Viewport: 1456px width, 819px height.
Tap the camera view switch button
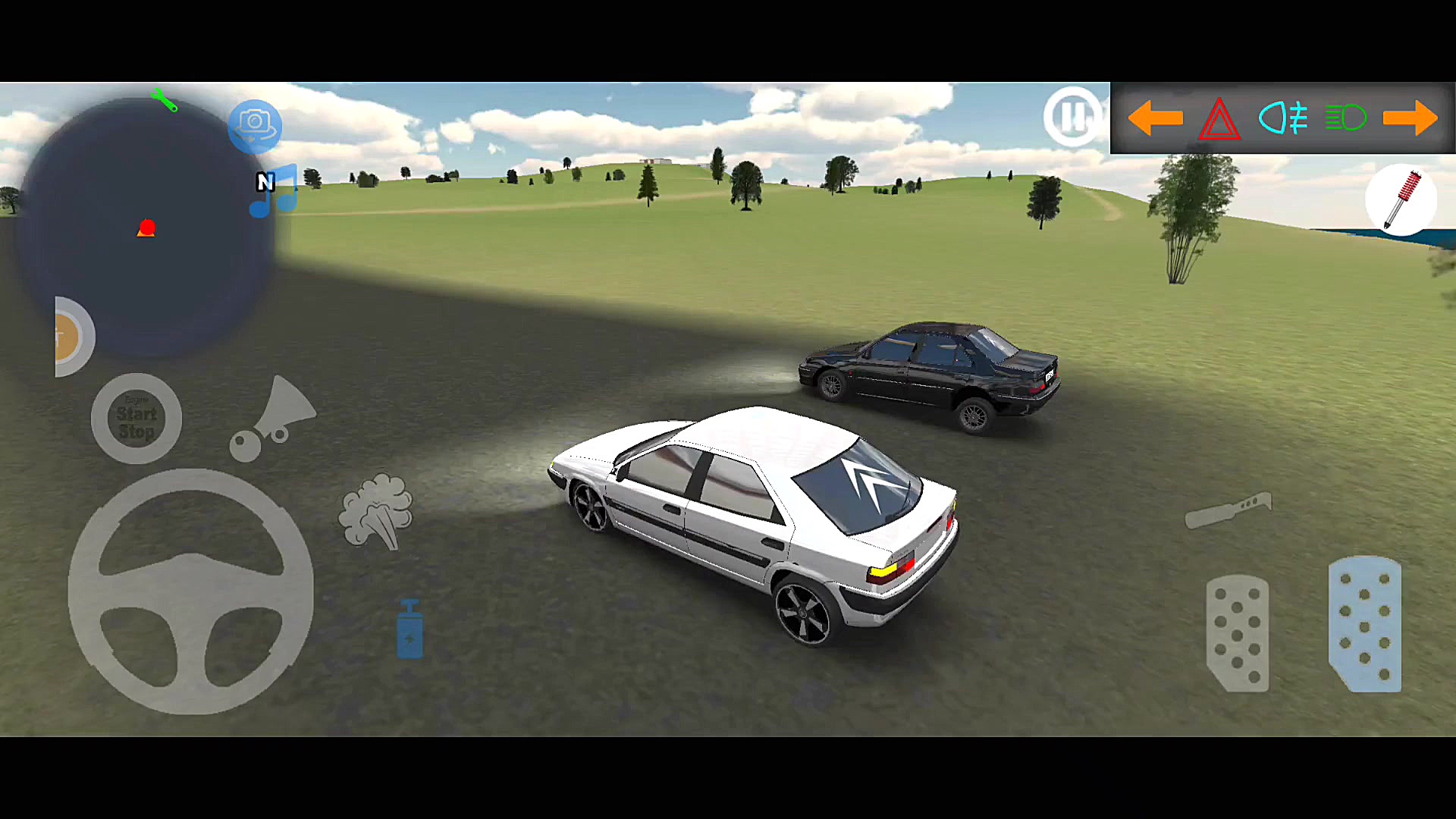click(255, 126)
